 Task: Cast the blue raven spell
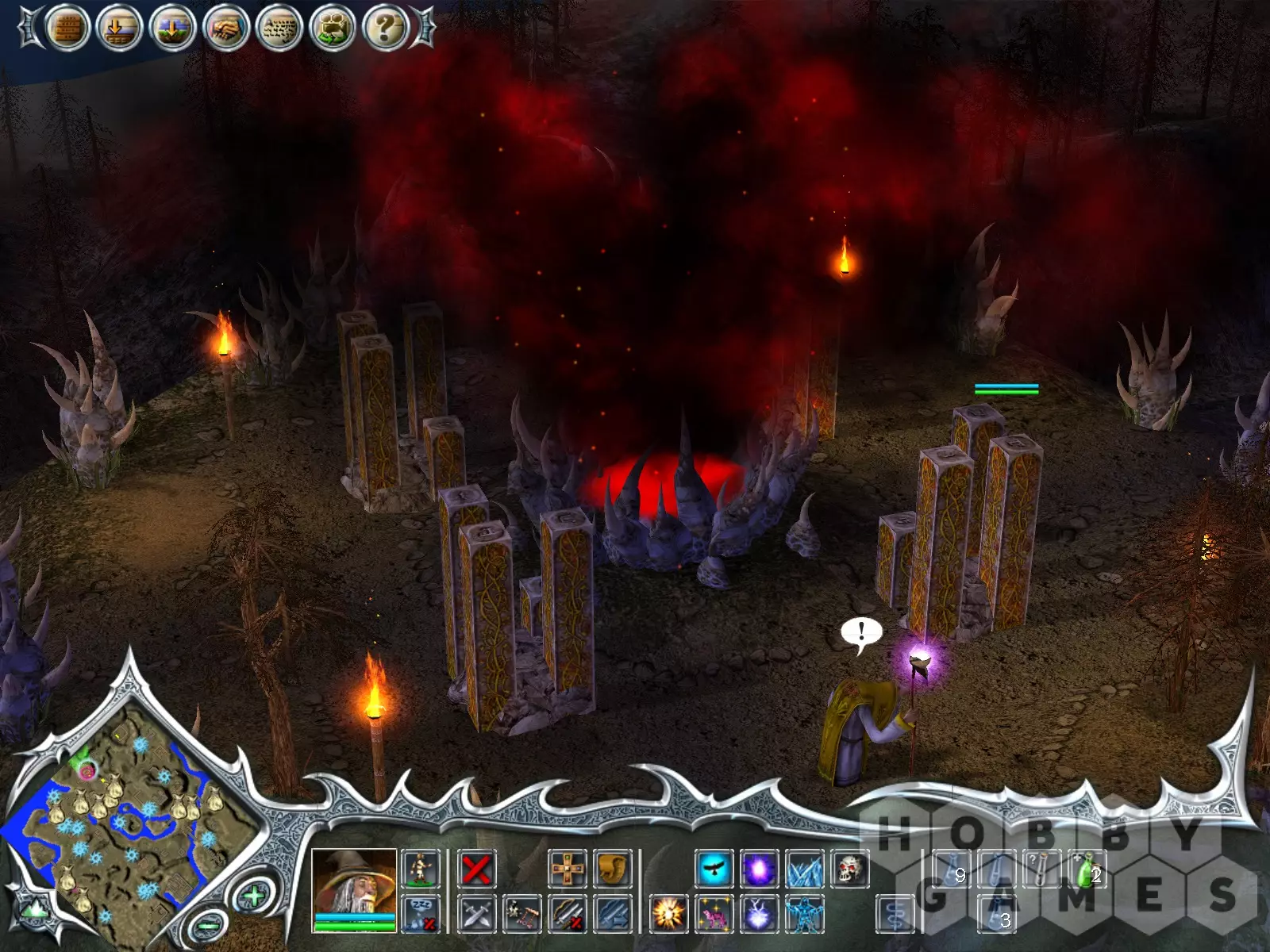click(714, 869)
